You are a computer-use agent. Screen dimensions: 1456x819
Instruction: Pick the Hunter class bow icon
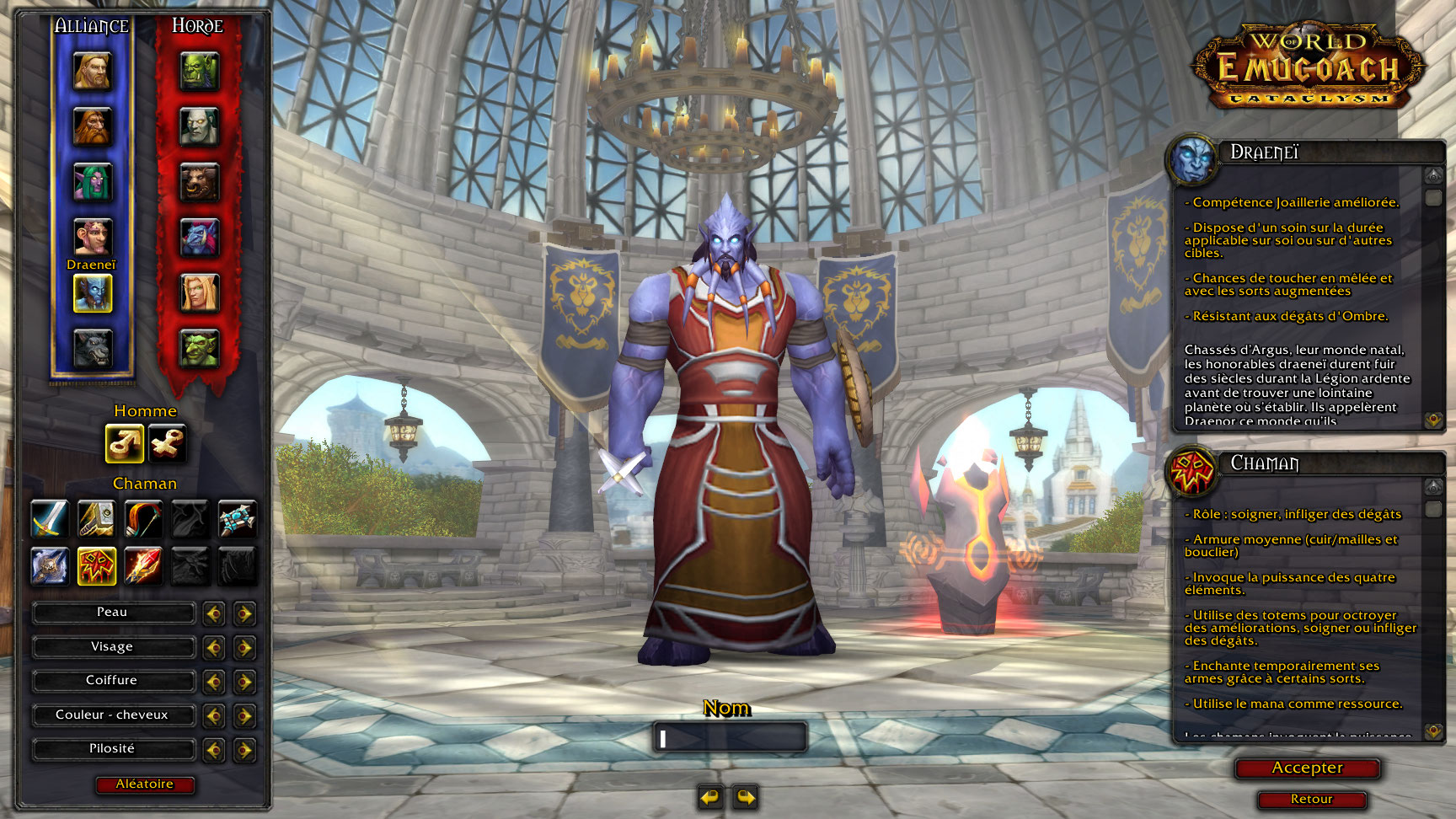(143, 518)
